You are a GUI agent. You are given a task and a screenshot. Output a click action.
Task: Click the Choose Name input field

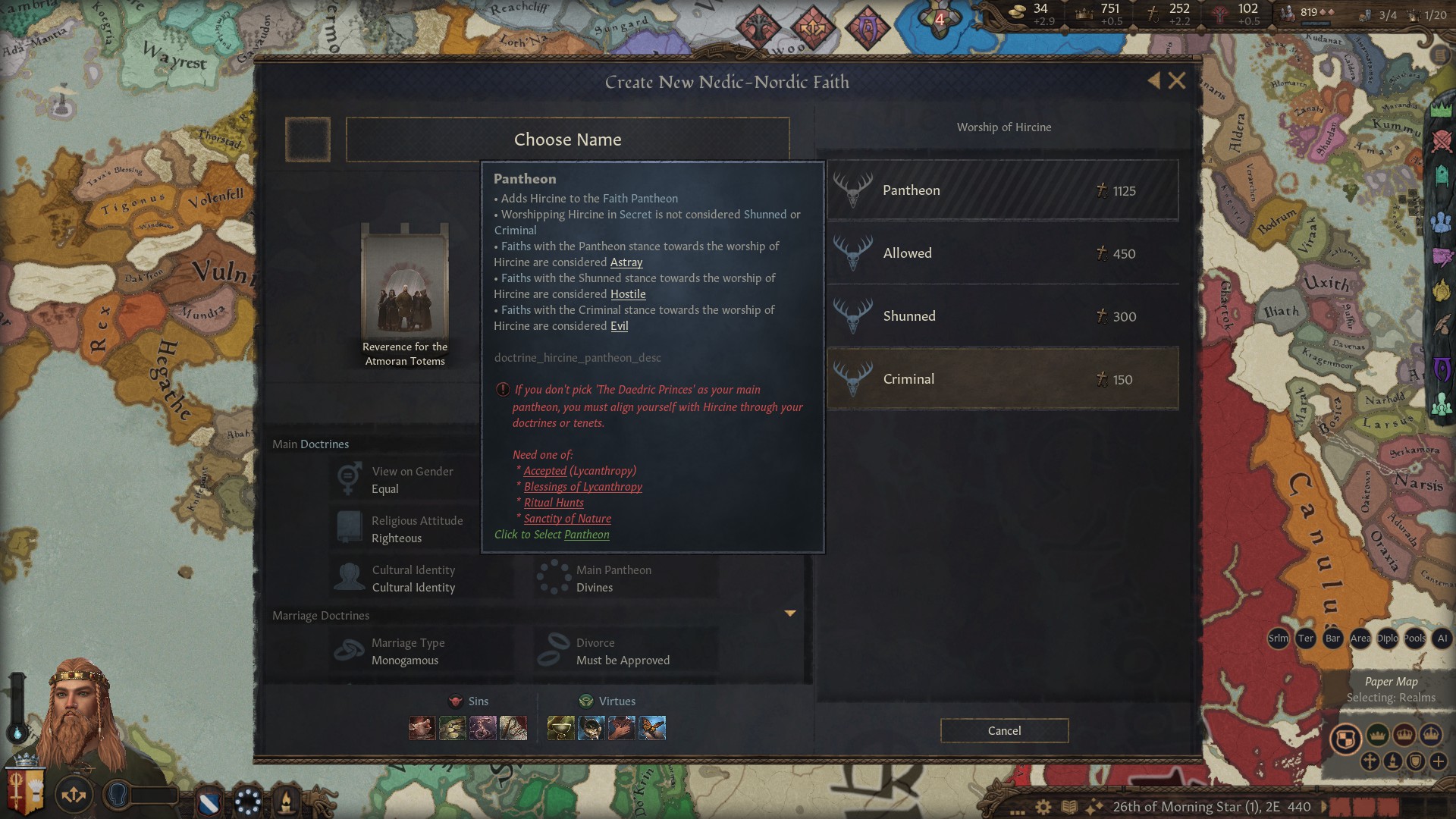point(568,140)
